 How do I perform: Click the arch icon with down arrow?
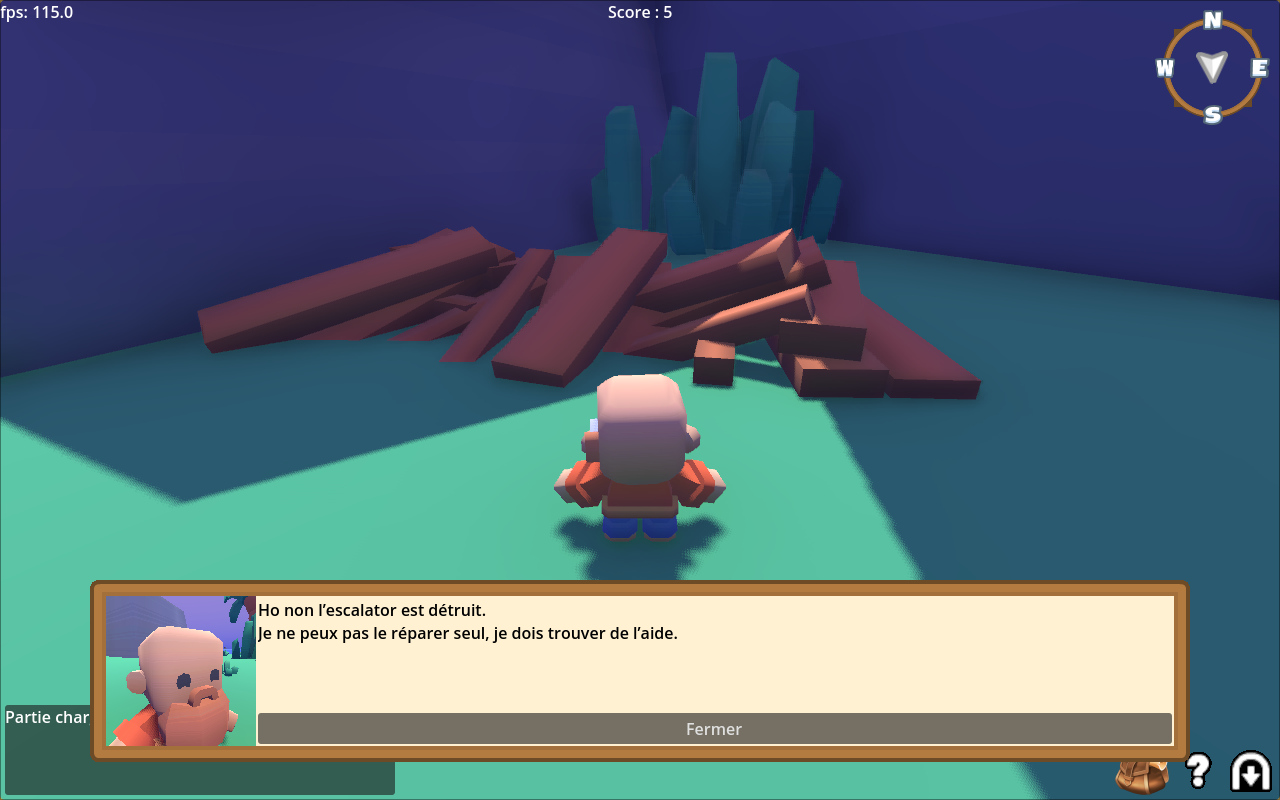1250,771
